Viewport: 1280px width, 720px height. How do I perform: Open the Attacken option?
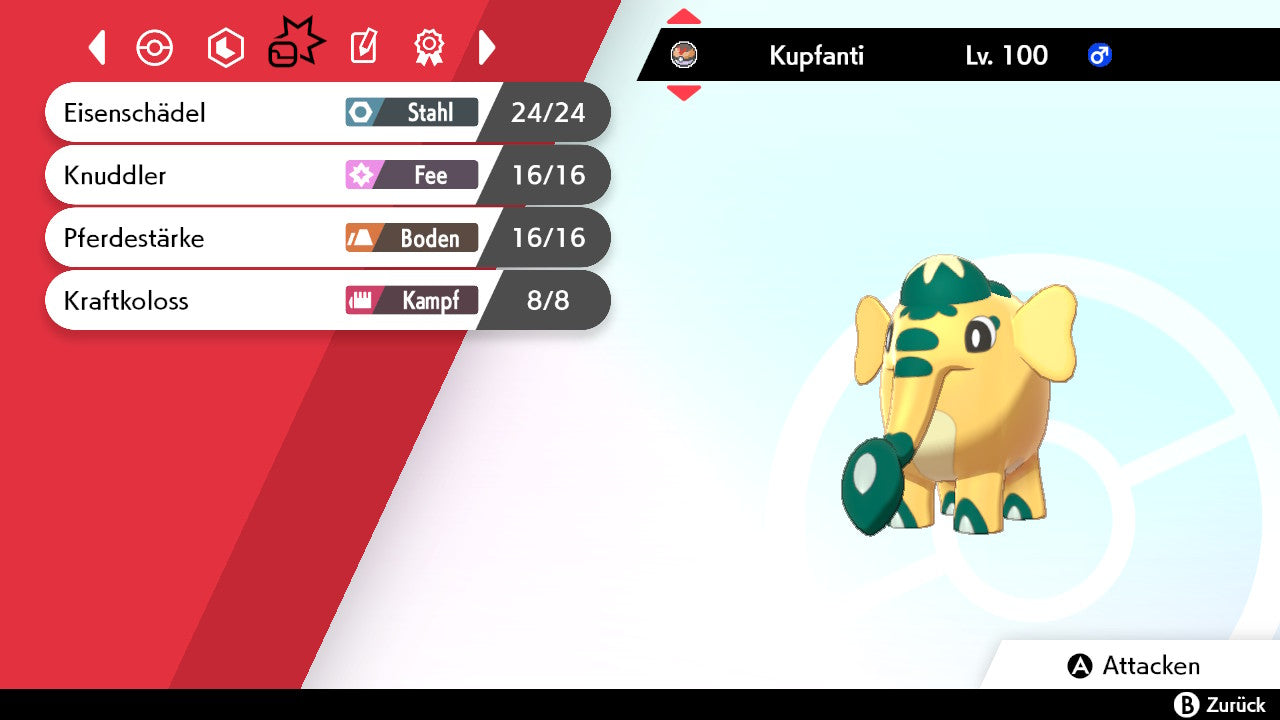[1134, 666]
